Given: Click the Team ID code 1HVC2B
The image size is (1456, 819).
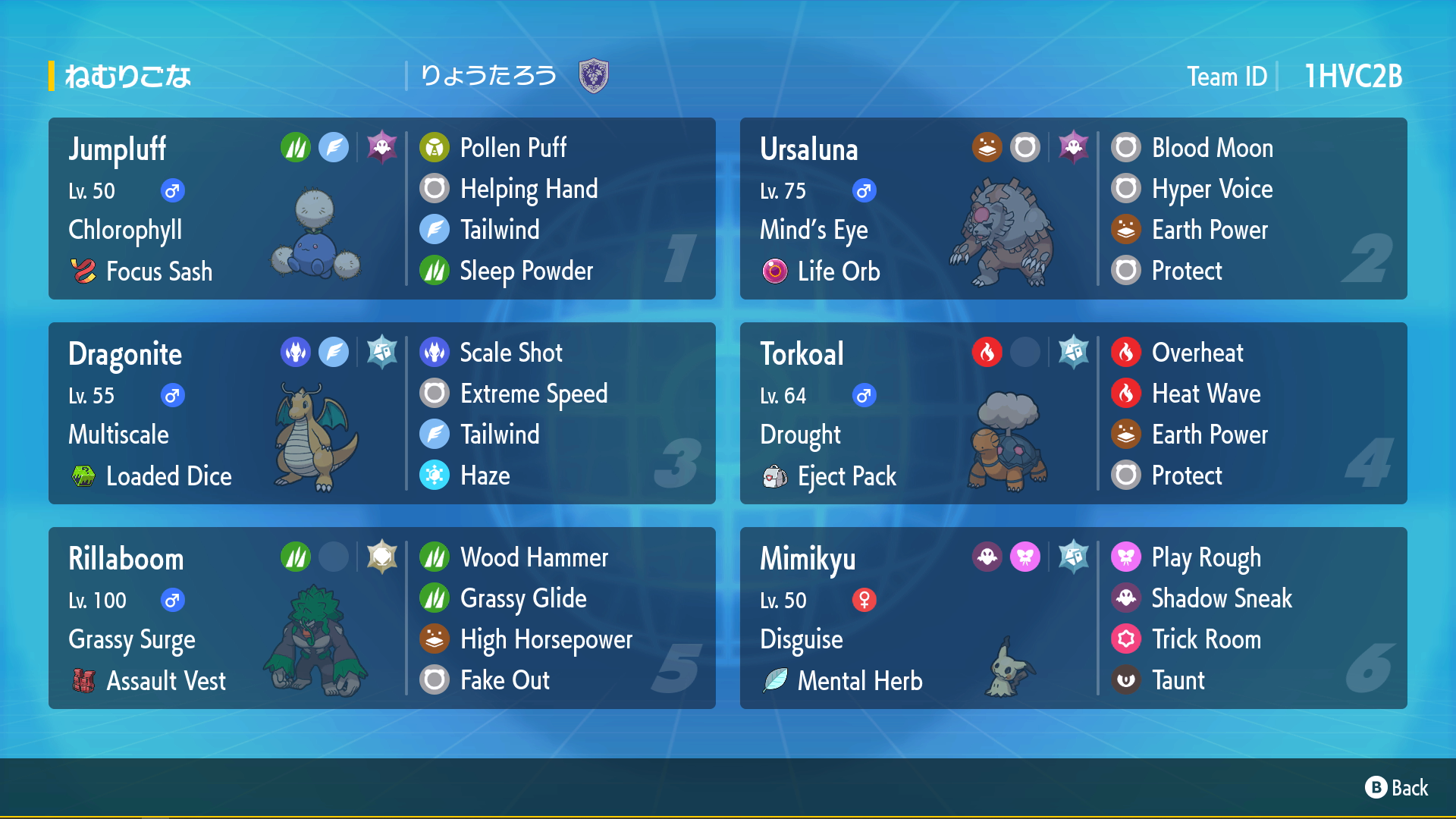Looking at the screenshot, I should [x=1353, y=77].
